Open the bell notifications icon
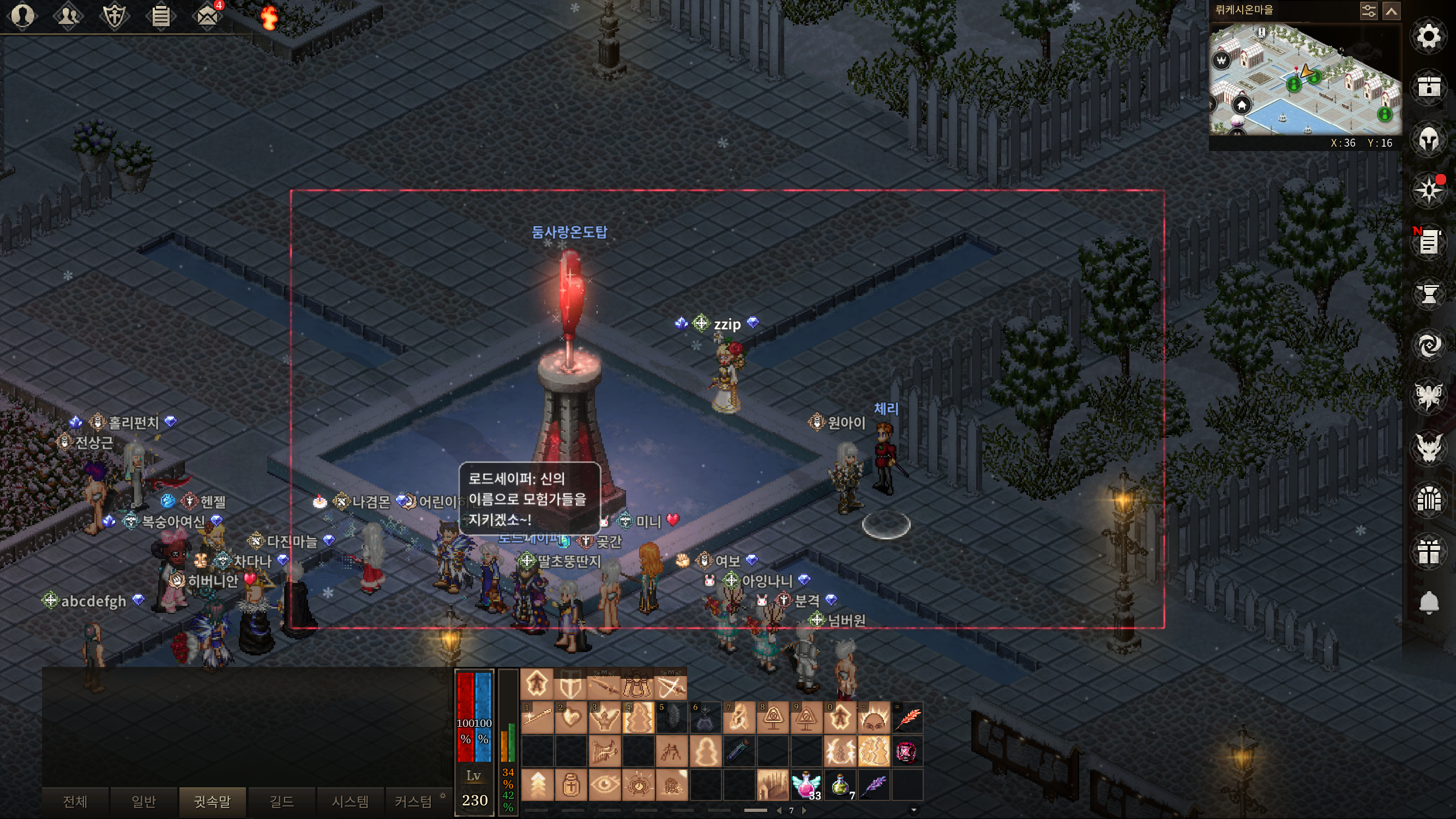This screenshot has width=1456, height=819. coord(1428,603)
